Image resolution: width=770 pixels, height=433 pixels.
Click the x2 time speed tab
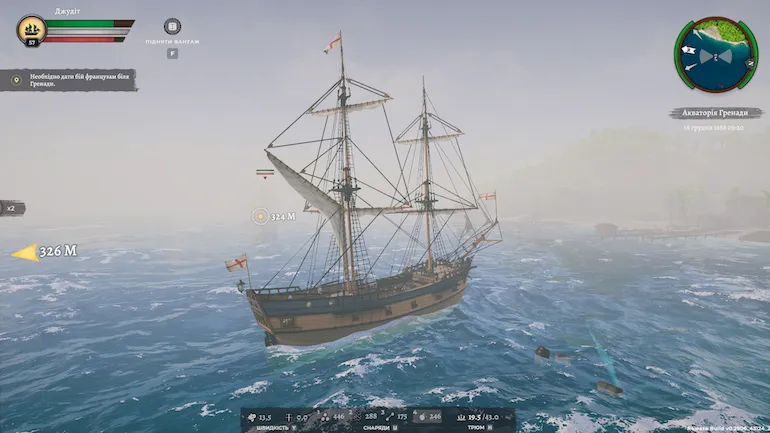point(12,208)
